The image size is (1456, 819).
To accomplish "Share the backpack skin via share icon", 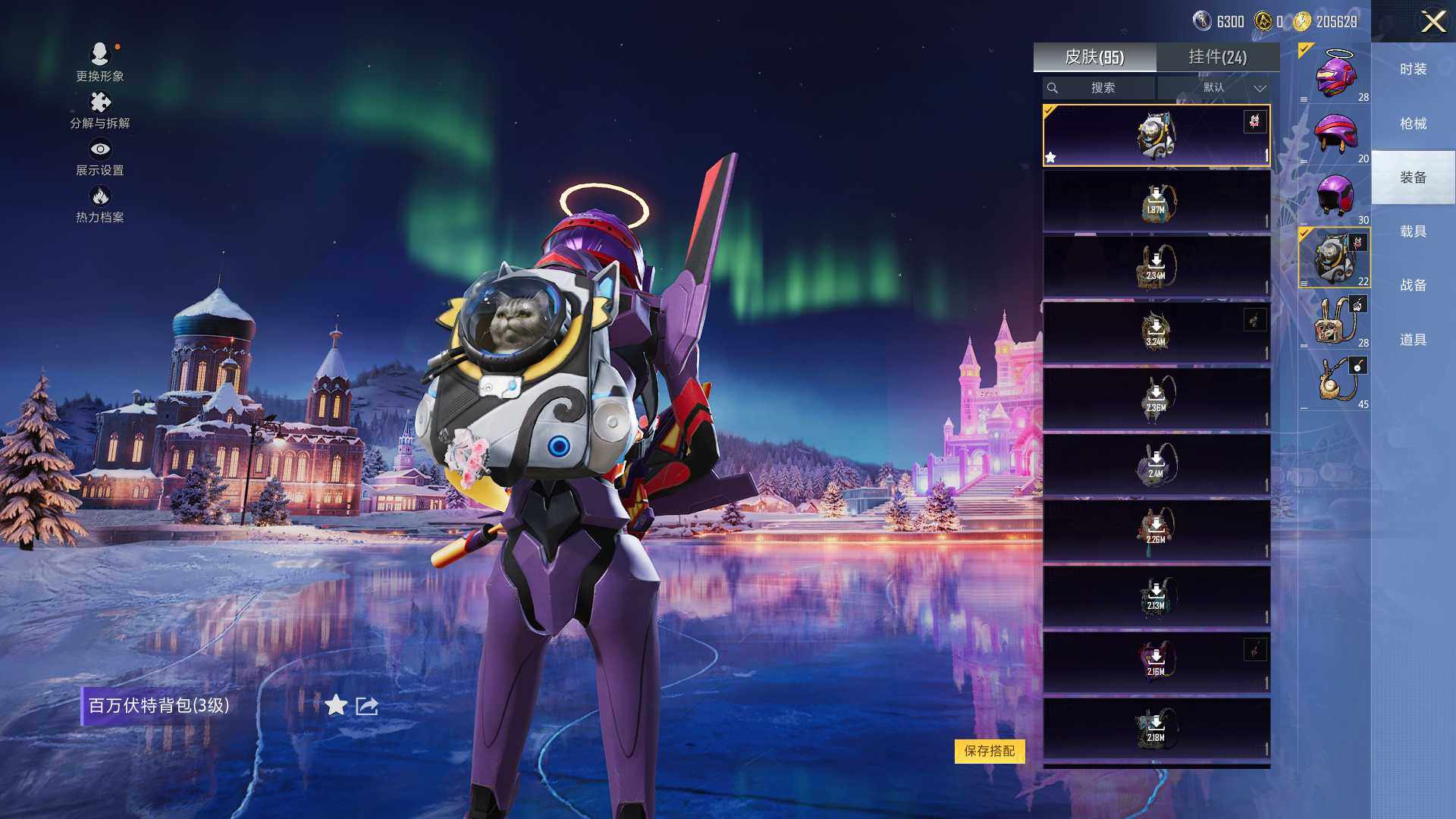I will [367, 706].
